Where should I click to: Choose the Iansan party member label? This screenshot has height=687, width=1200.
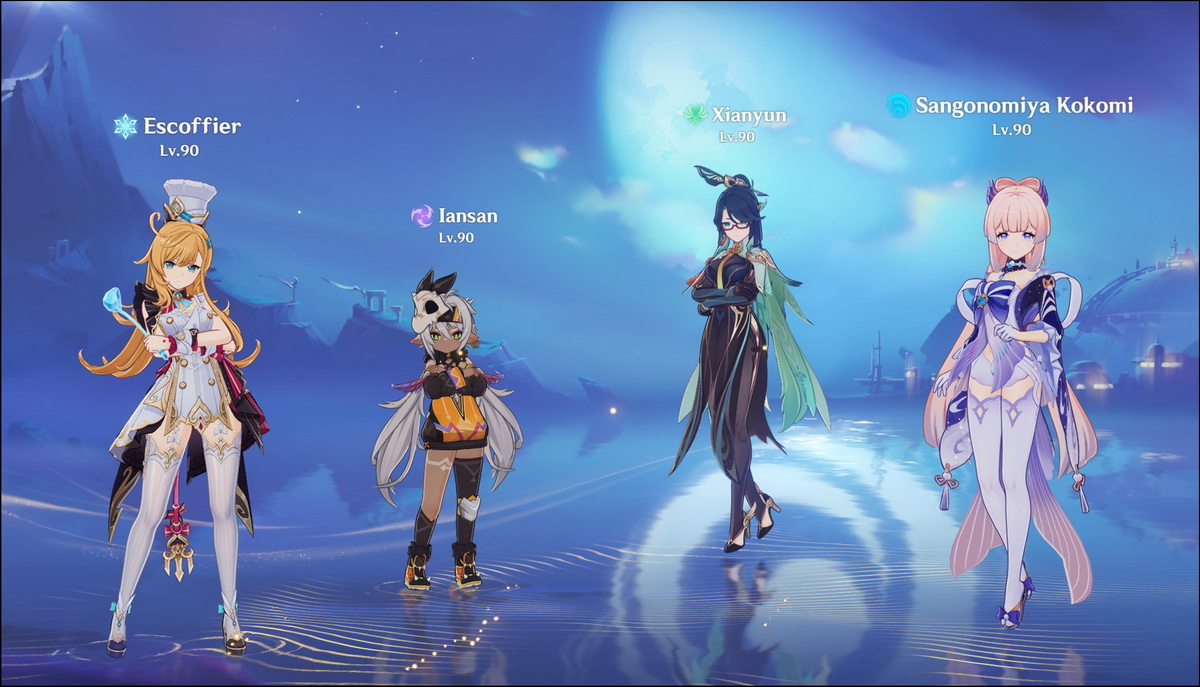pos(467,216)
